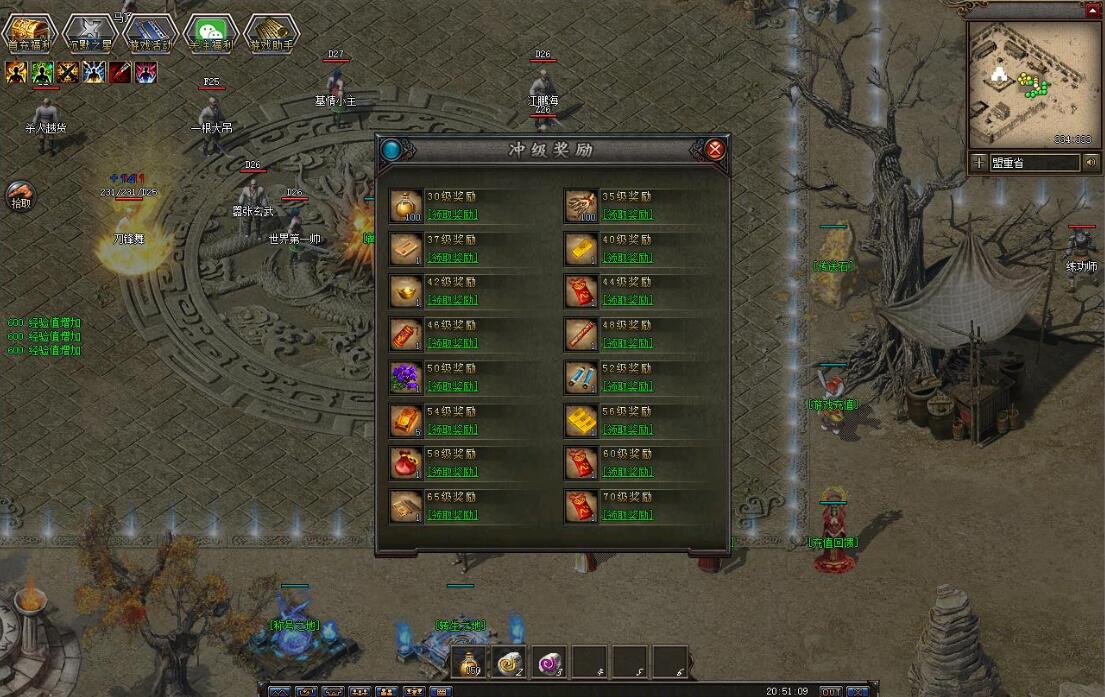
Task: Claim the level 70 reward
Action: (627, 515)
